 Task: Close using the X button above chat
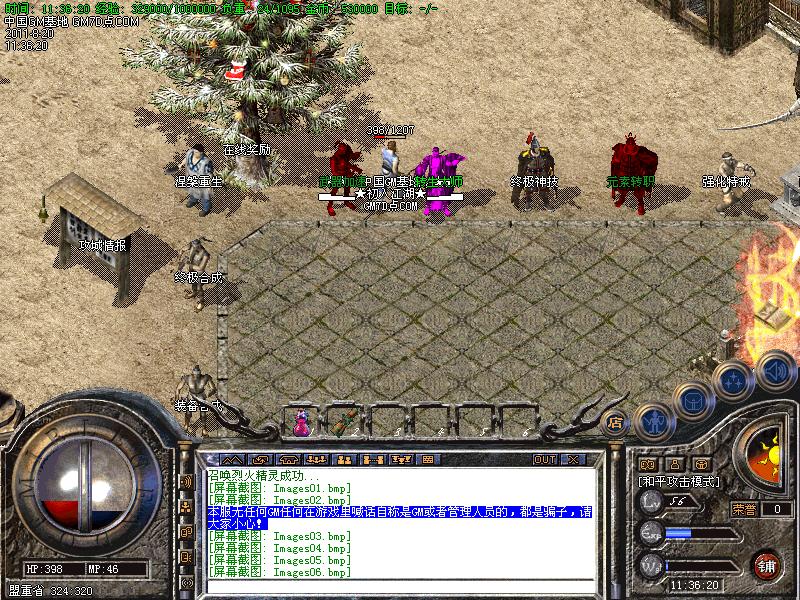pos(574,459)
